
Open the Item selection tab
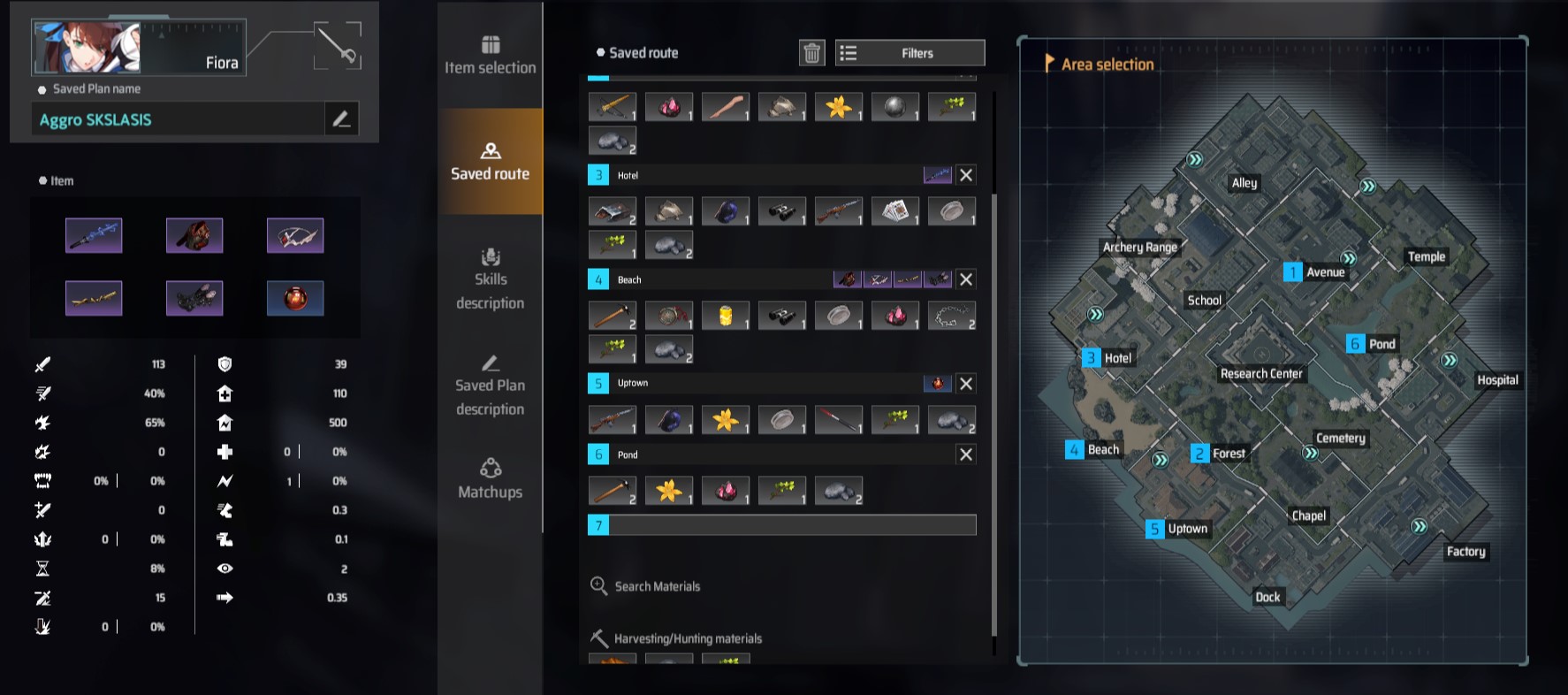pyautogui.click(x=490, y=55)
